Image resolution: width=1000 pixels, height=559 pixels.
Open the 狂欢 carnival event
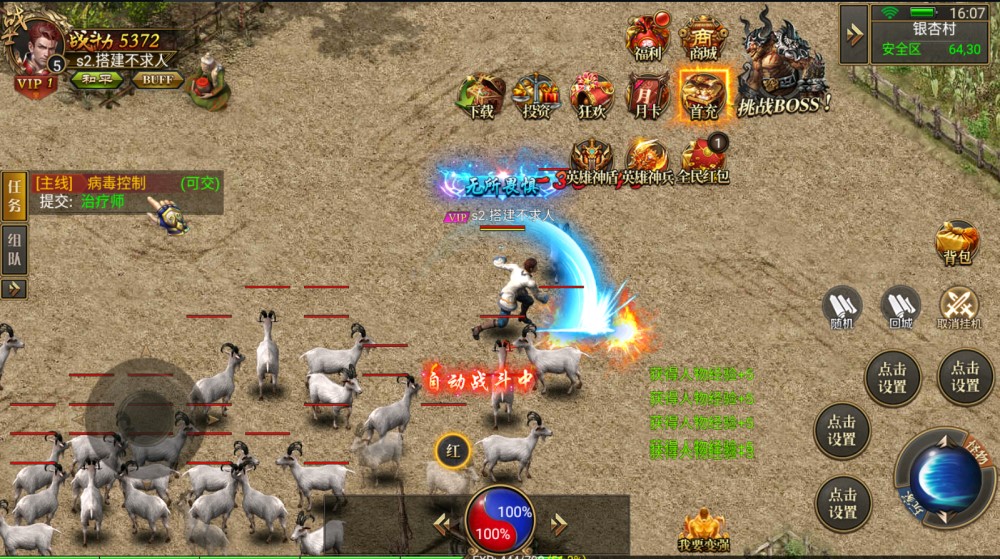592,96
